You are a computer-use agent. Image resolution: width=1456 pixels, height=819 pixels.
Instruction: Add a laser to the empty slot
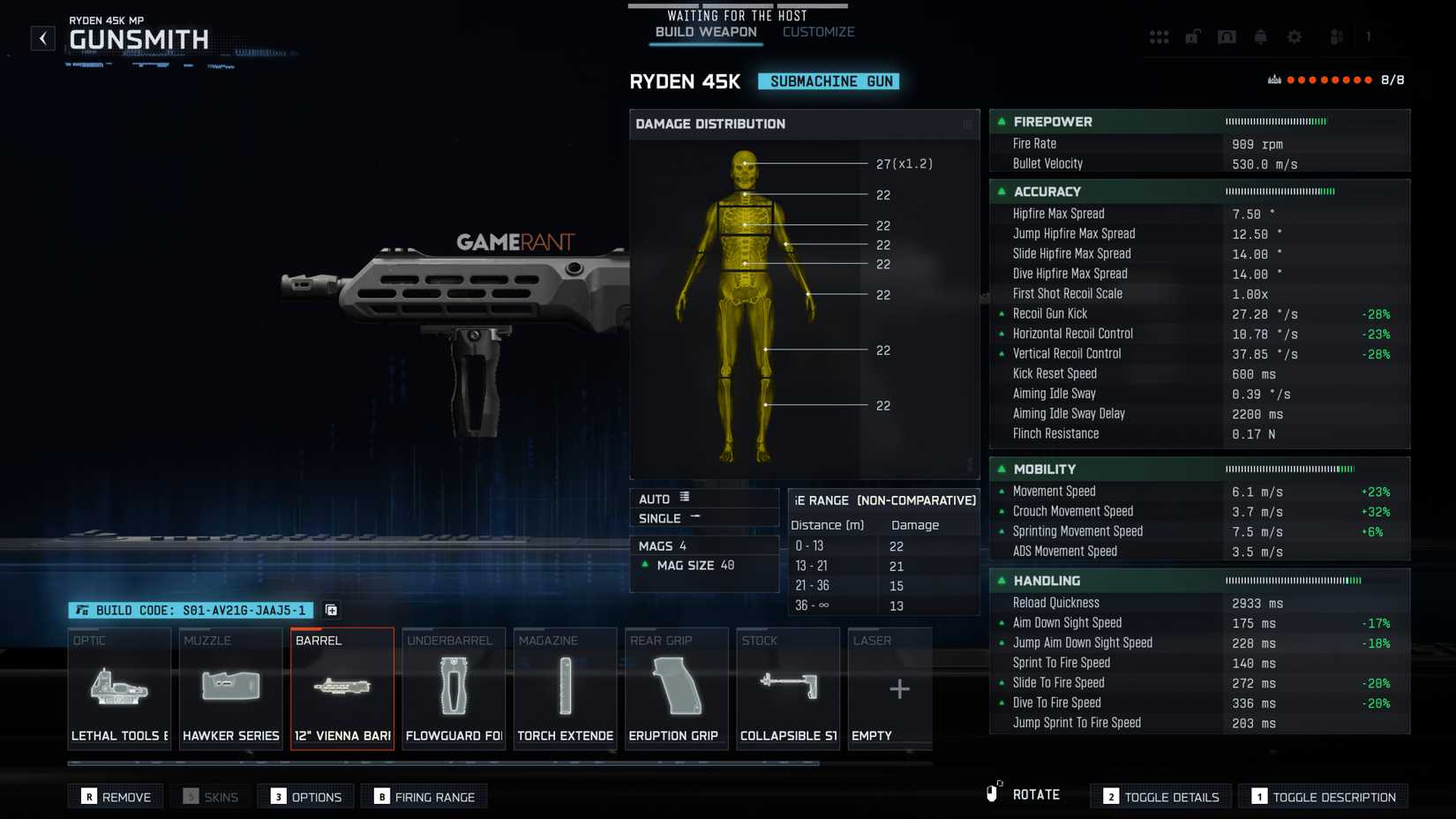[898, 688]
